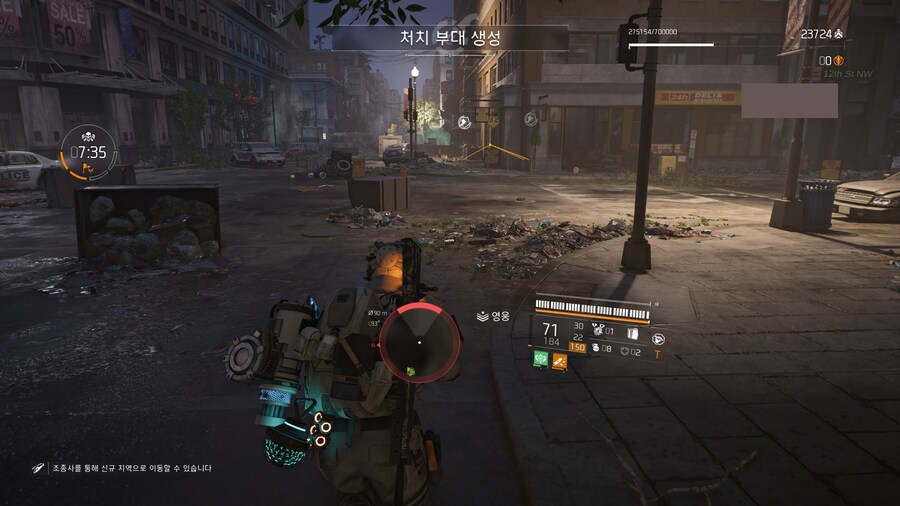Select the green skill icon
Image resolution: width=900 pixels, height=506 pixels.
(541, 359)
